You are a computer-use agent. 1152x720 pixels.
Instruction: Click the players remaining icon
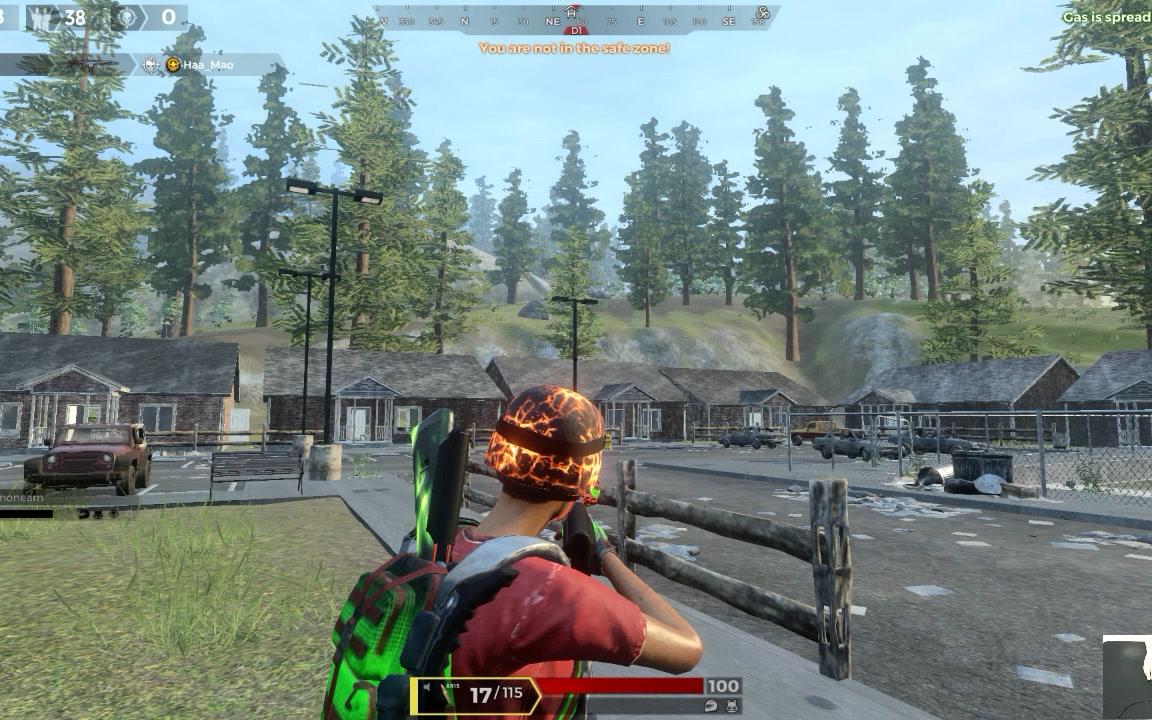tap(41, 17)
